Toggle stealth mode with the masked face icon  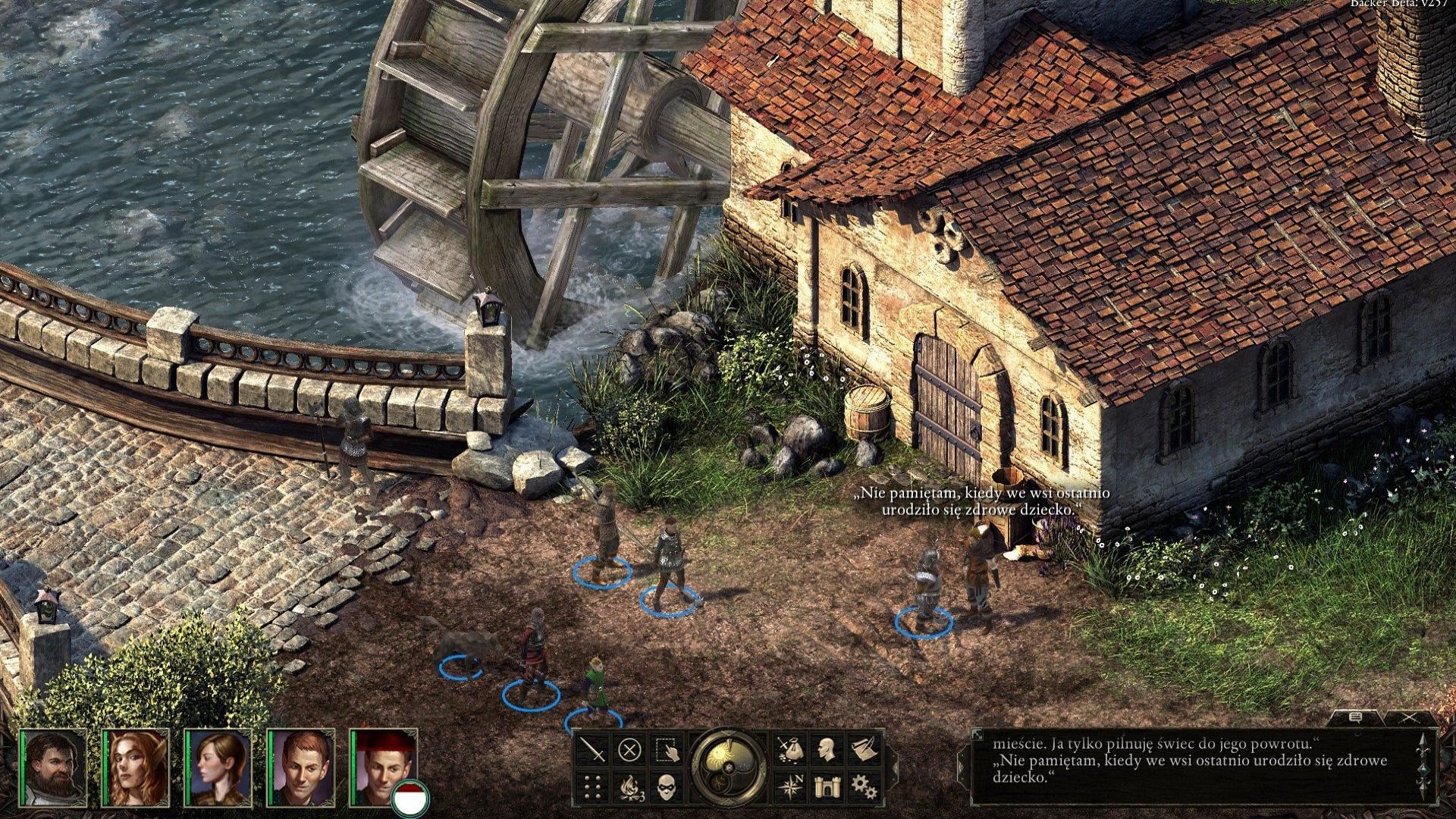coord(667,786)
